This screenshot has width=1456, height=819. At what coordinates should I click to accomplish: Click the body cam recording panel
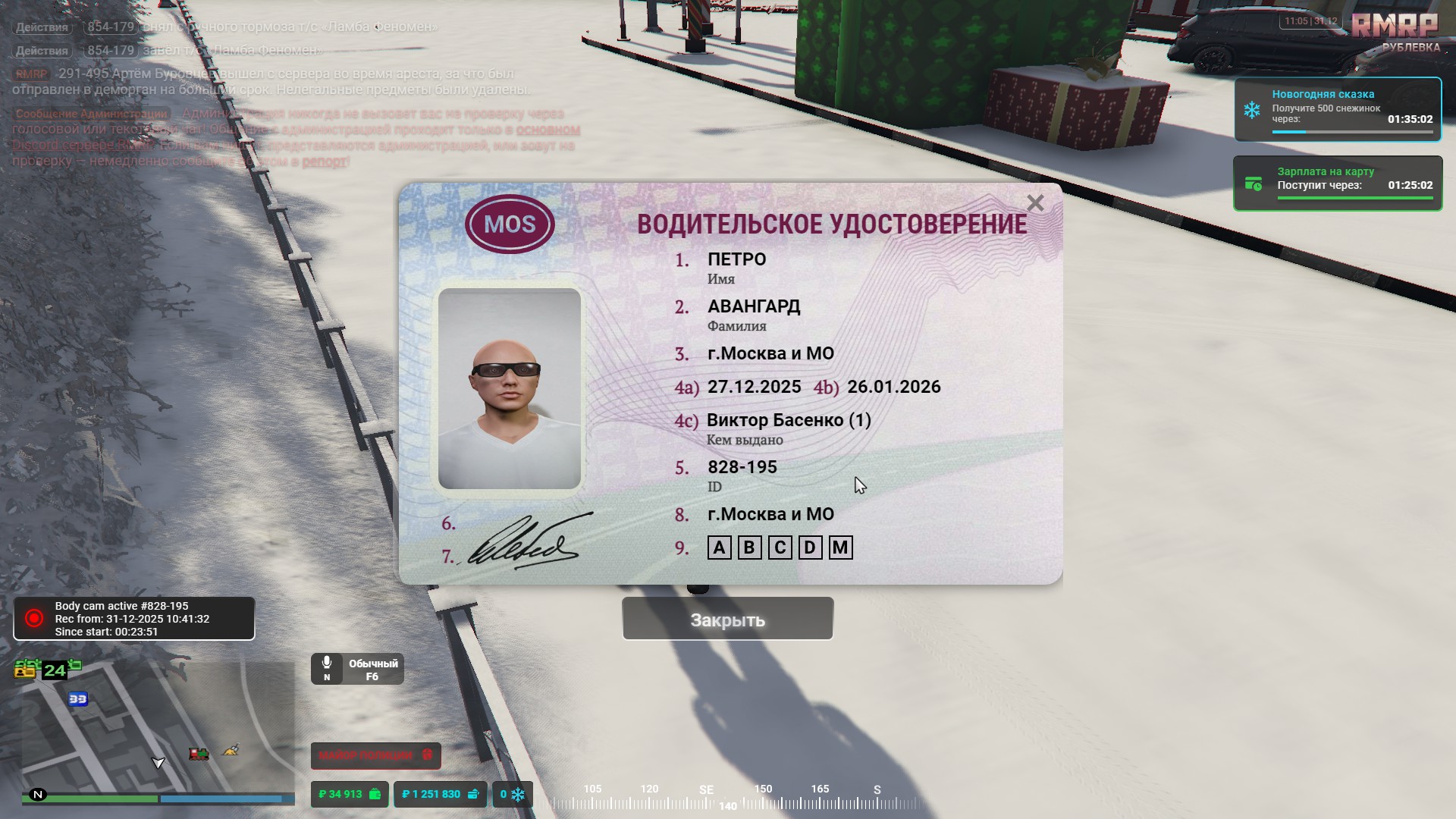tap(134, 619)
